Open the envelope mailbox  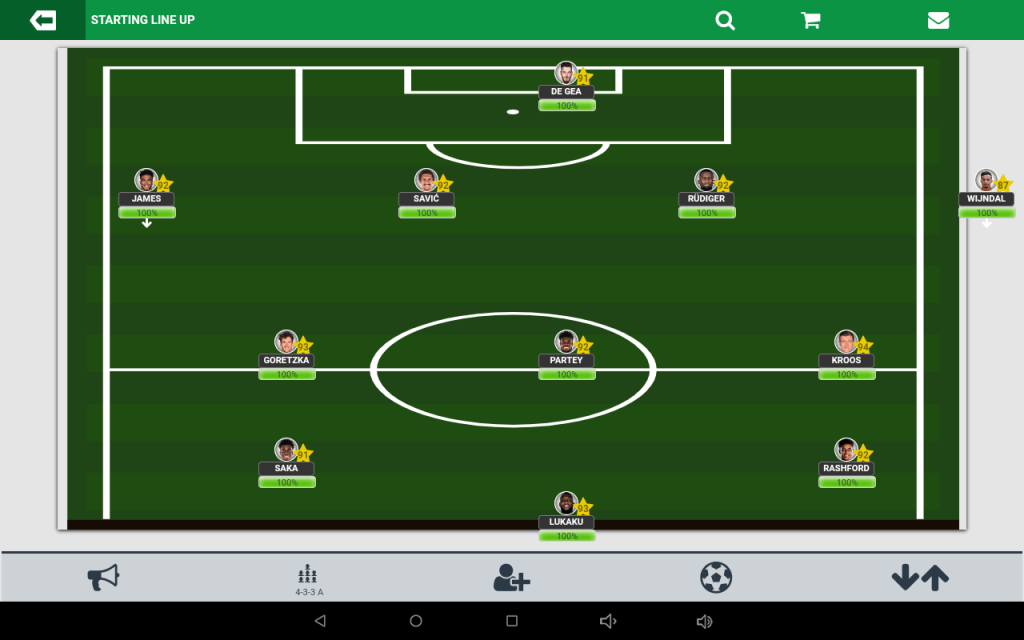tap(938, 20)
